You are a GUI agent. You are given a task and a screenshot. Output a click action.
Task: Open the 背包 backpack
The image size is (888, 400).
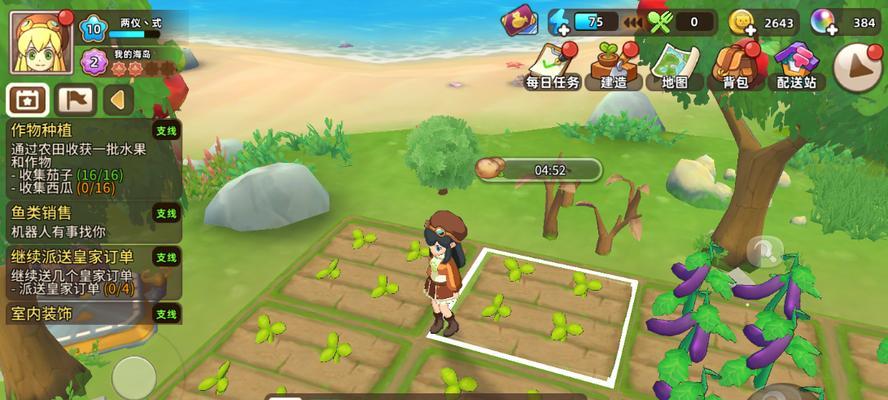click(736, 65)
